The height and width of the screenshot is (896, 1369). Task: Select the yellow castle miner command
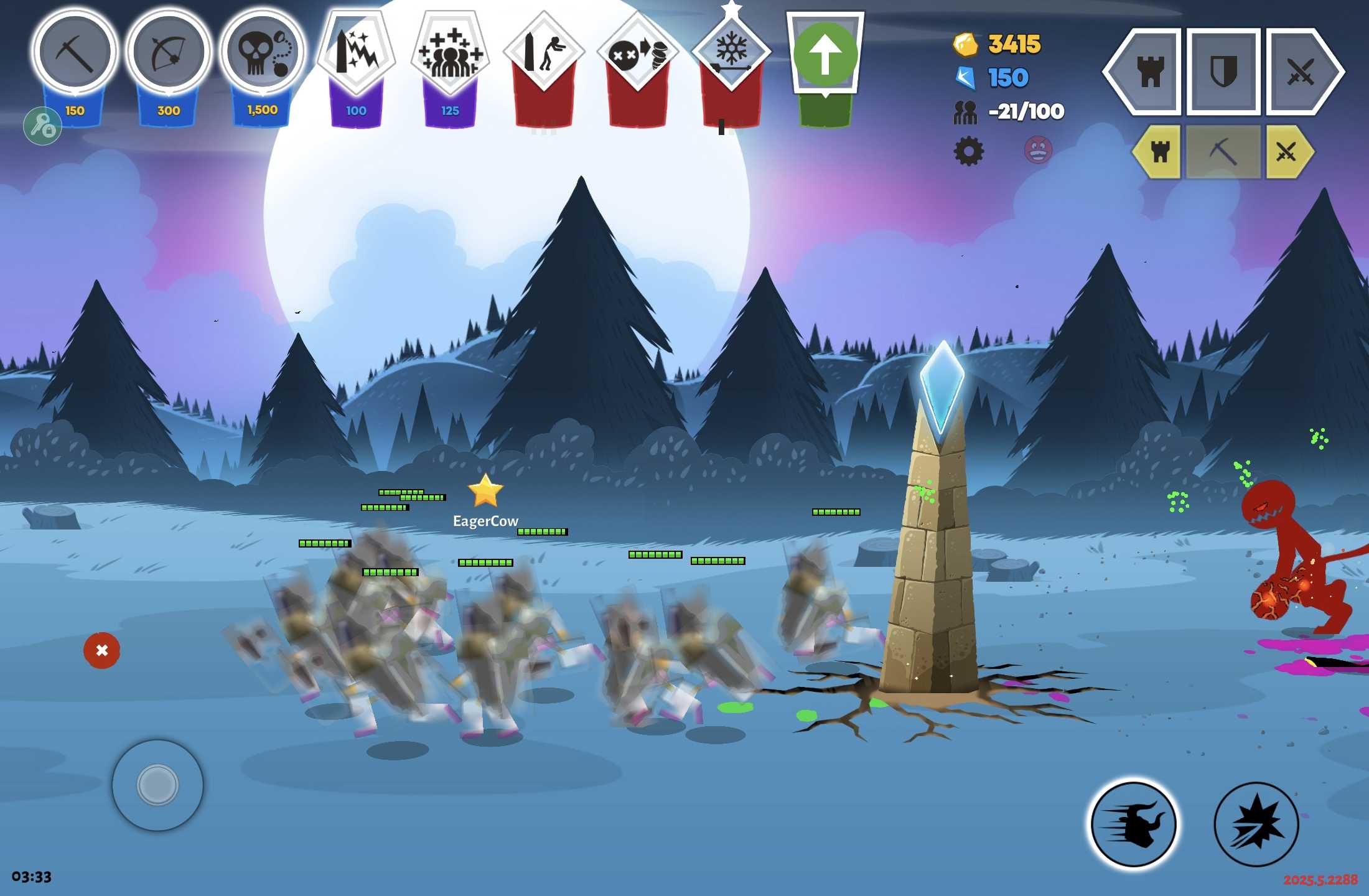1159,152
